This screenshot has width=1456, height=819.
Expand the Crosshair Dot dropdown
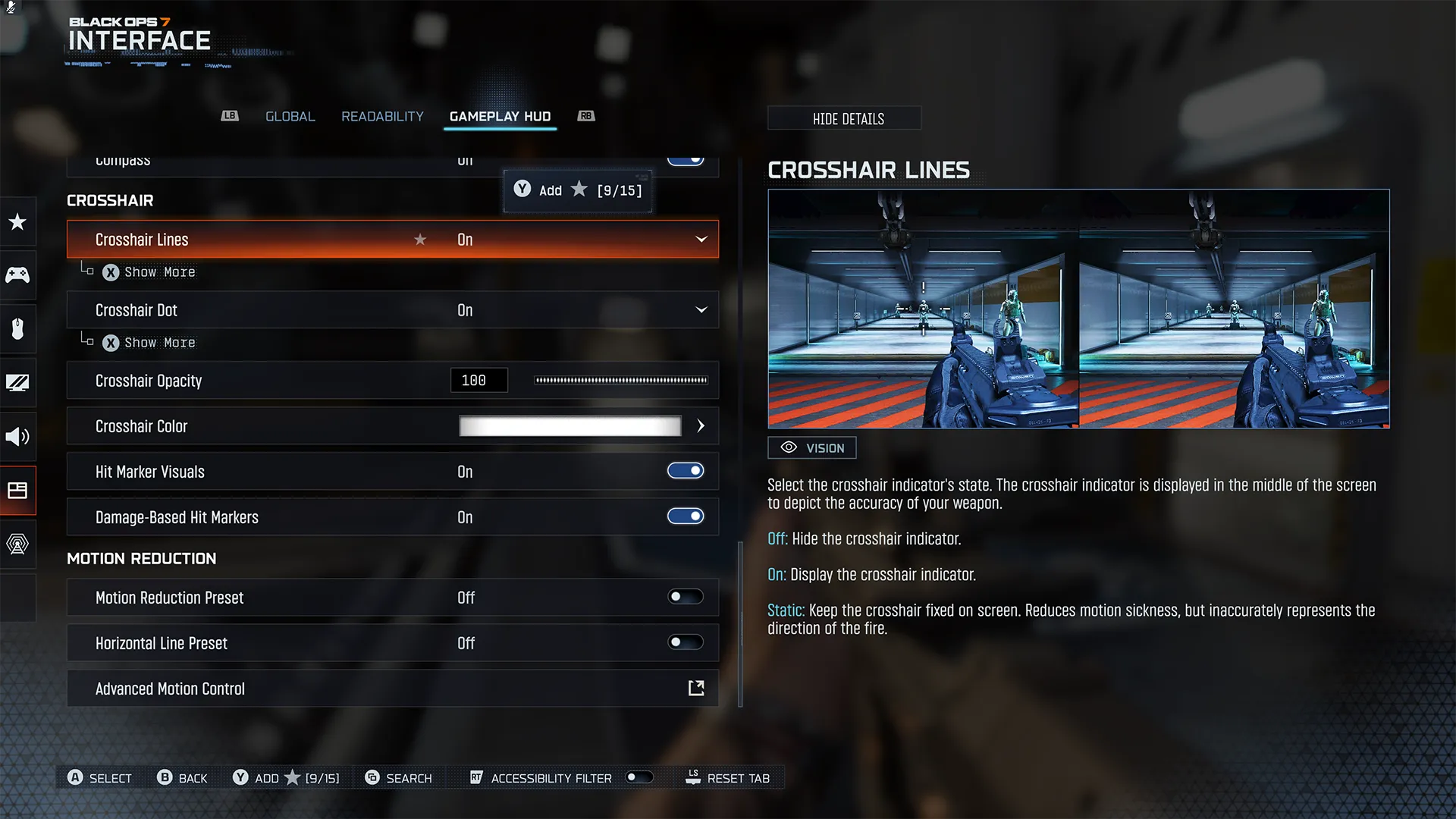pyautogui.click(x=701, y=310)
